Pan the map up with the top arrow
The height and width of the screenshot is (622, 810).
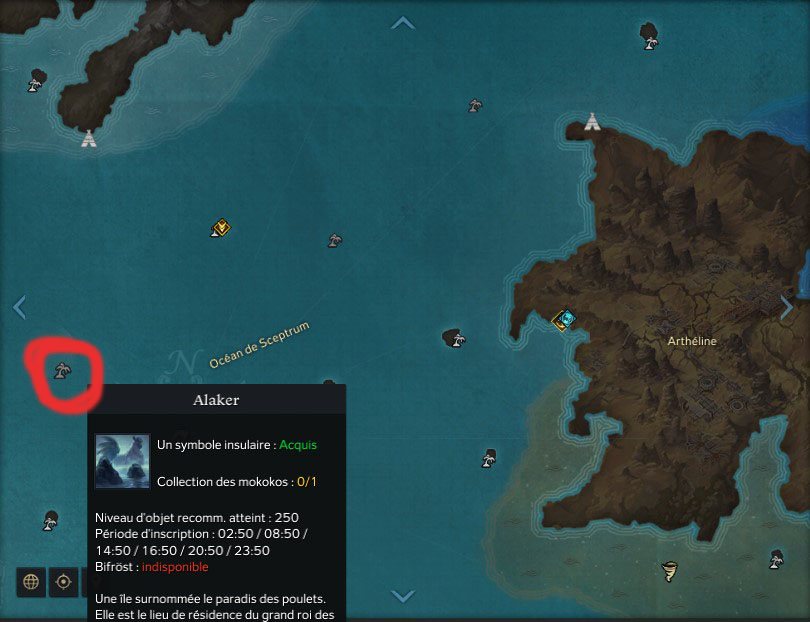[403, 23]
